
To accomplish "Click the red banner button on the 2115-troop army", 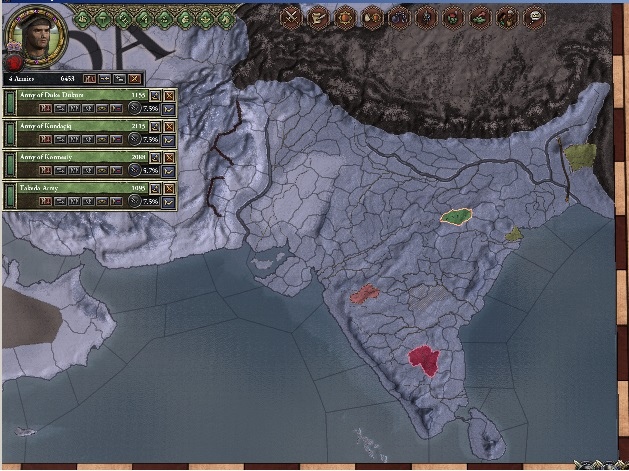I will [x=45, y=139].
